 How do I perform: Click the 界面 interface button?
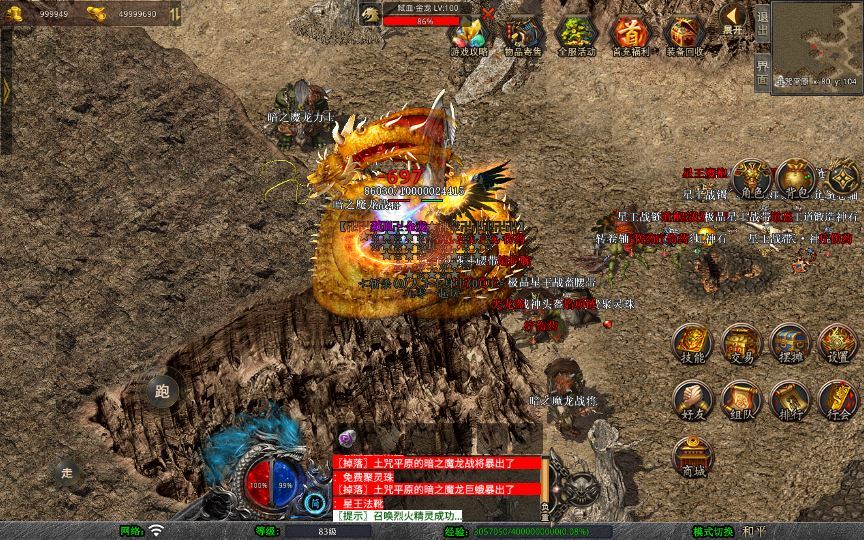[762, 70]
